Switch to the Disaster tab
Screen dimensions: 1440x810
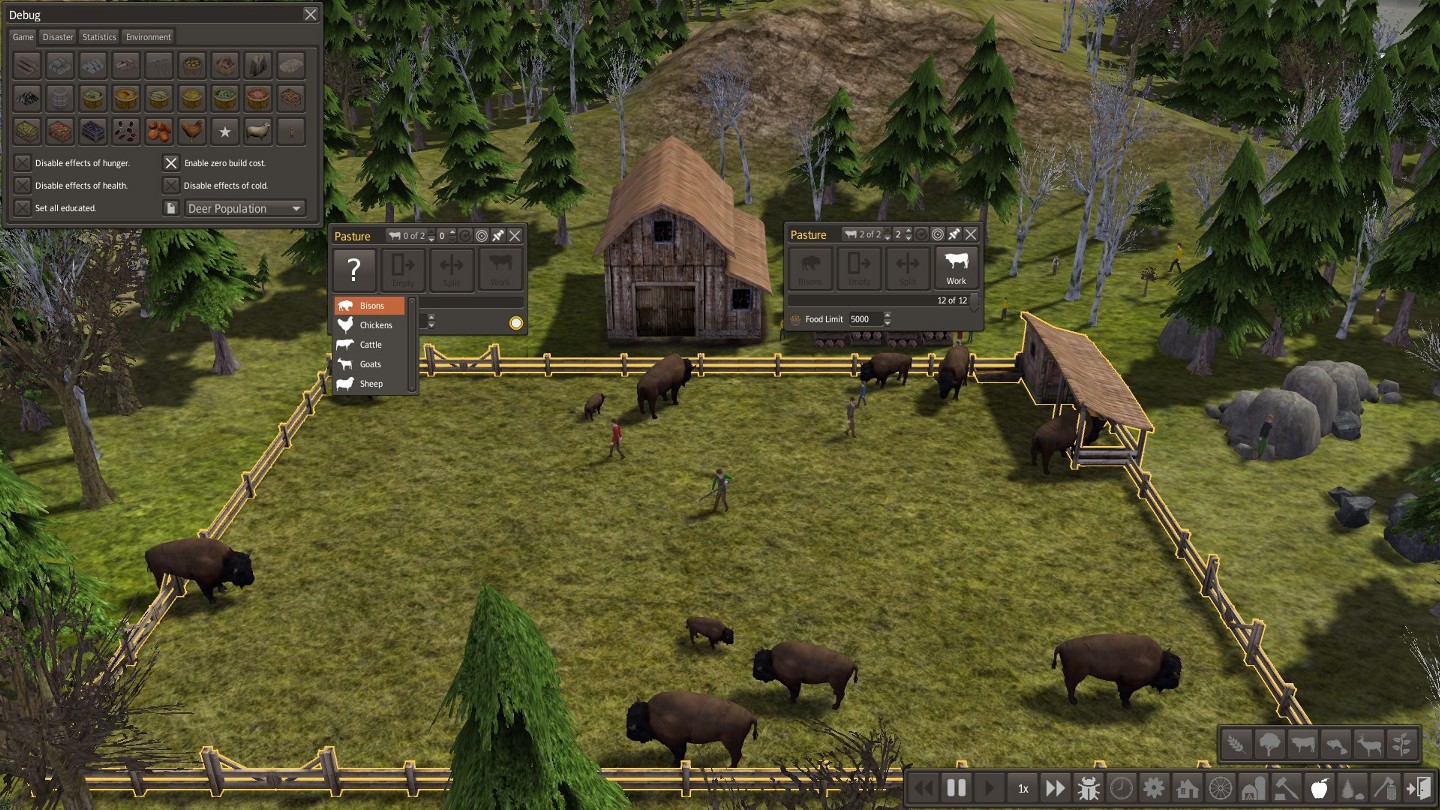pos(58,37)
